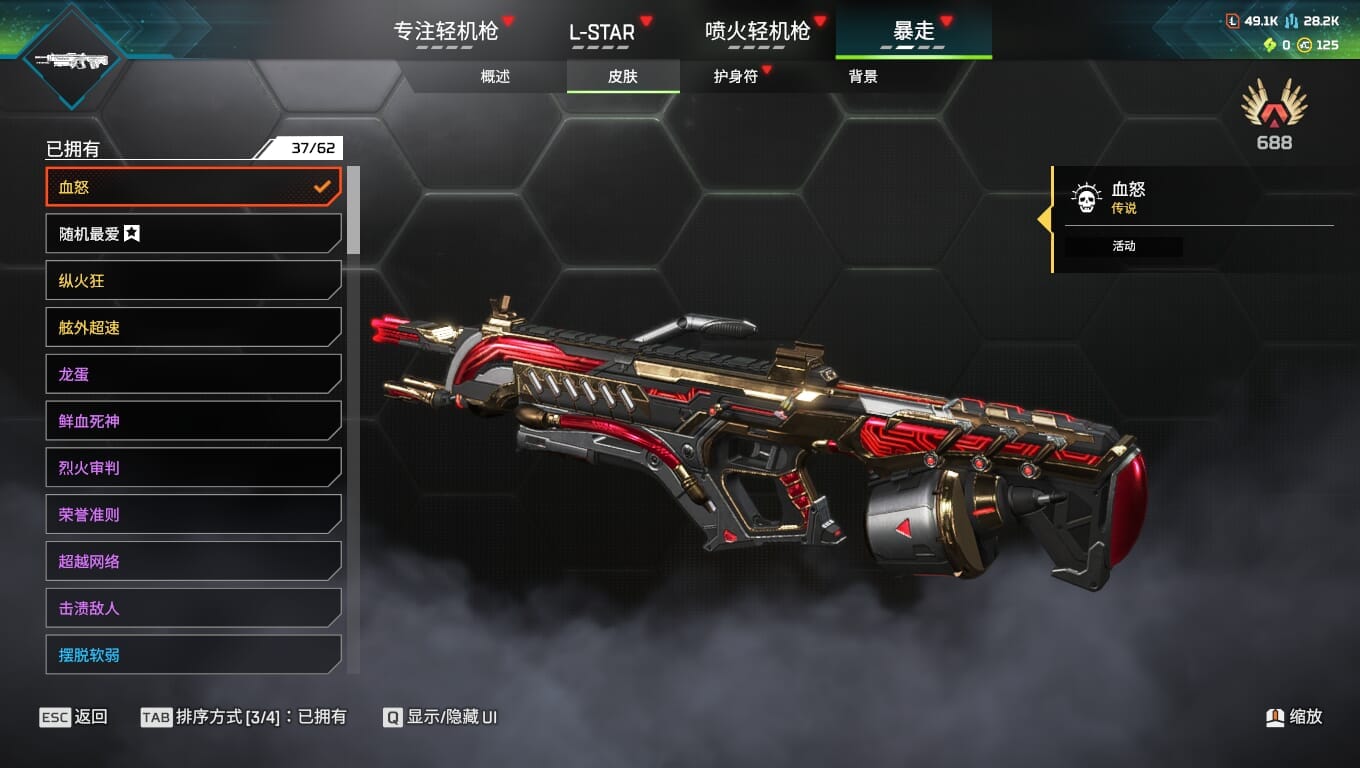Choose the 随机最爱 random favorite option
Screen dimensions: 1360x768
point(193,234)
